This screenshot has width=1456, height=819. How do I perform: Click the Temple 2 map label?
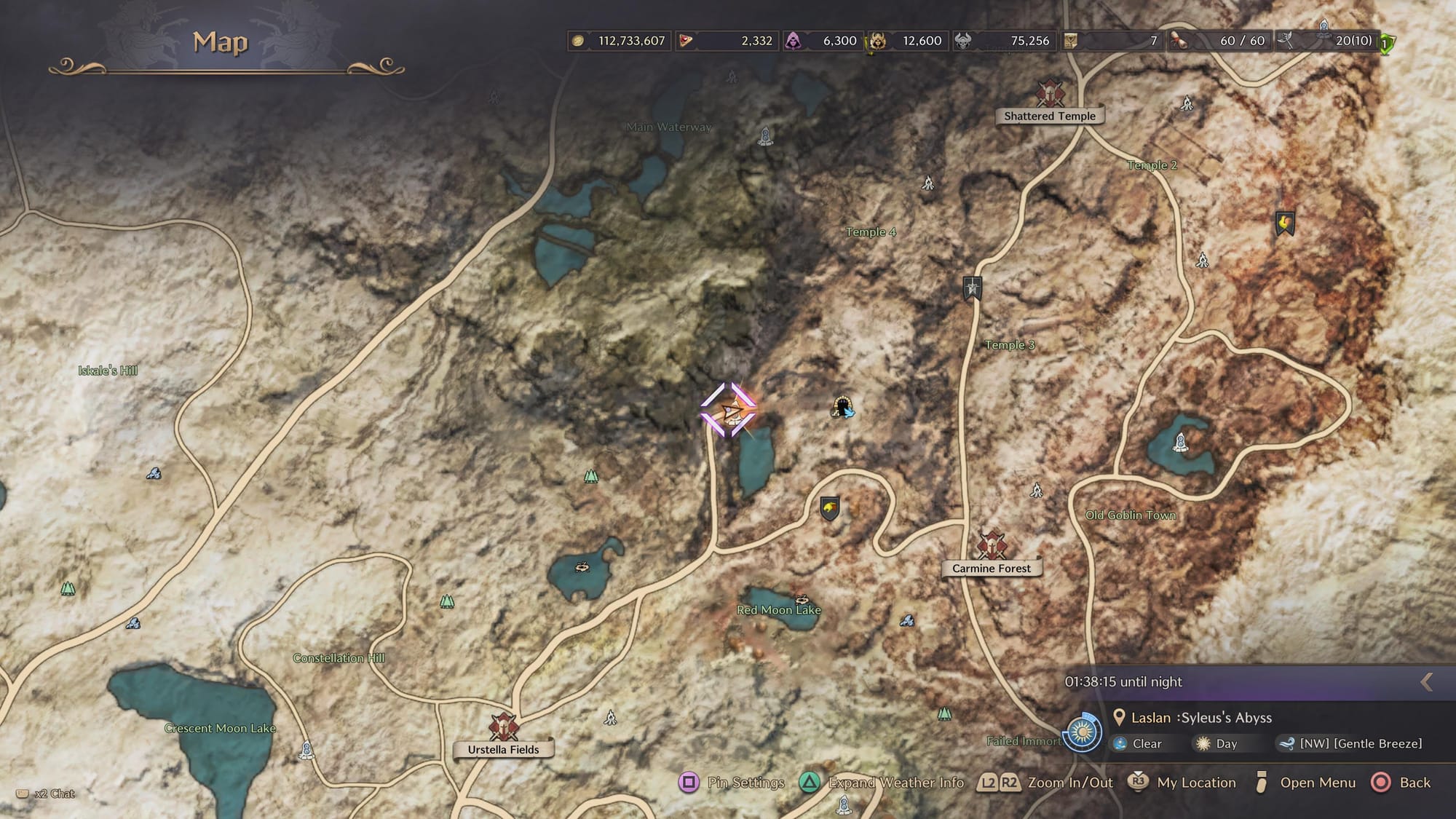click(1152, 165)
